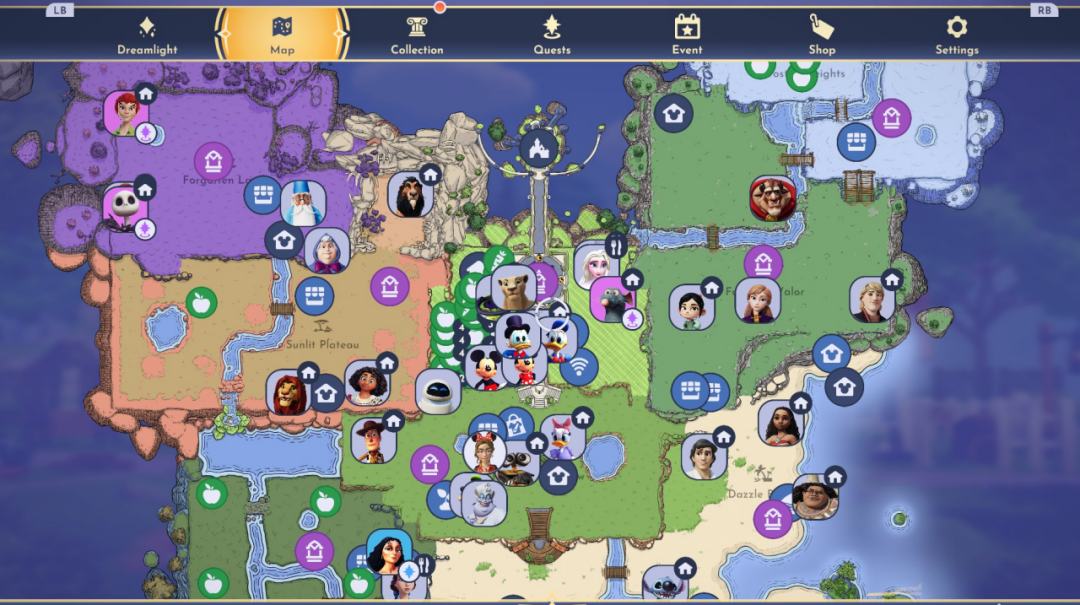This screenshot has width=1080, height=605.
Task: Choose Maui's portrait marker
Action: [x=814, y=497]
